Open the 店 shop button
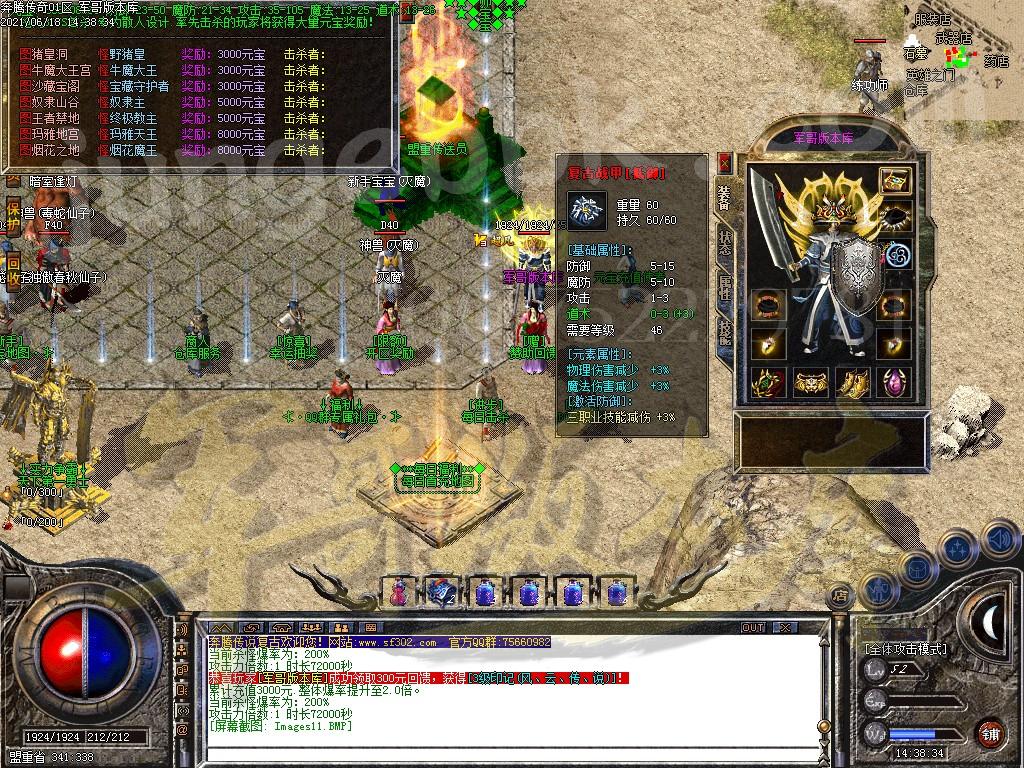1024x768 pixels. 841,597
